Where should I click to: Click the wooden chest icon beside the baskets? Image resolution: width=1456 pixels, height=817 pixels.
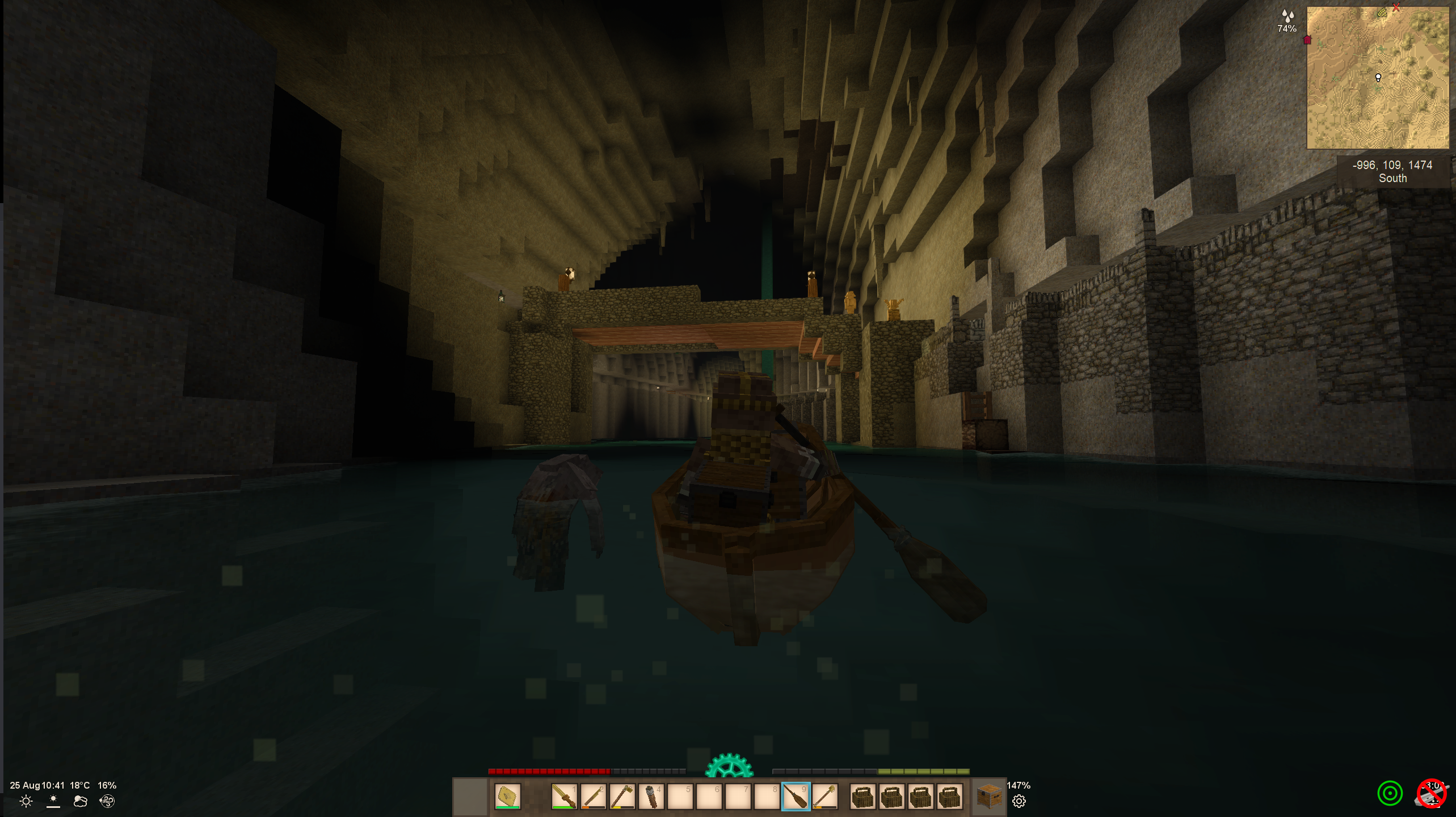[x=989, y=796]
